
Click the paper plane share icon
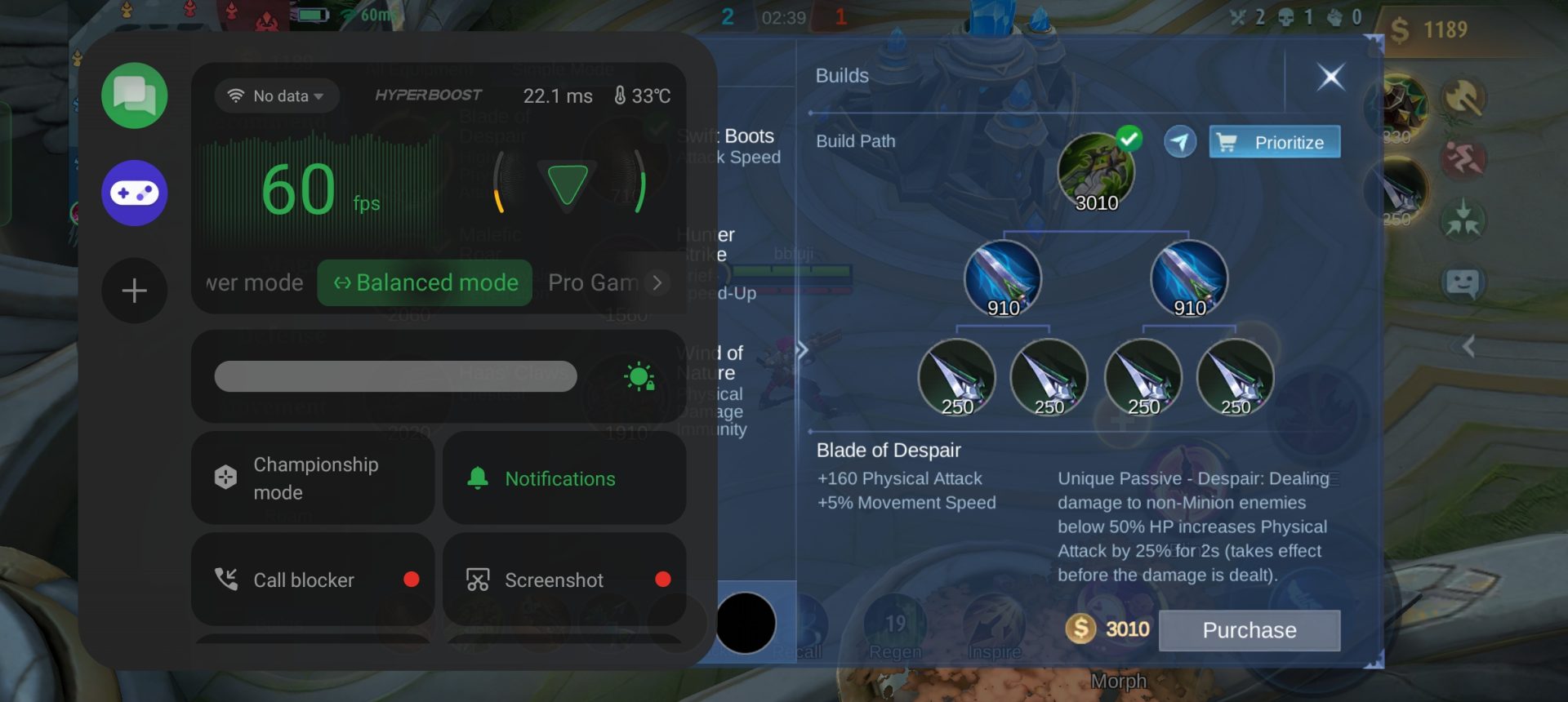click(1179, 142)
